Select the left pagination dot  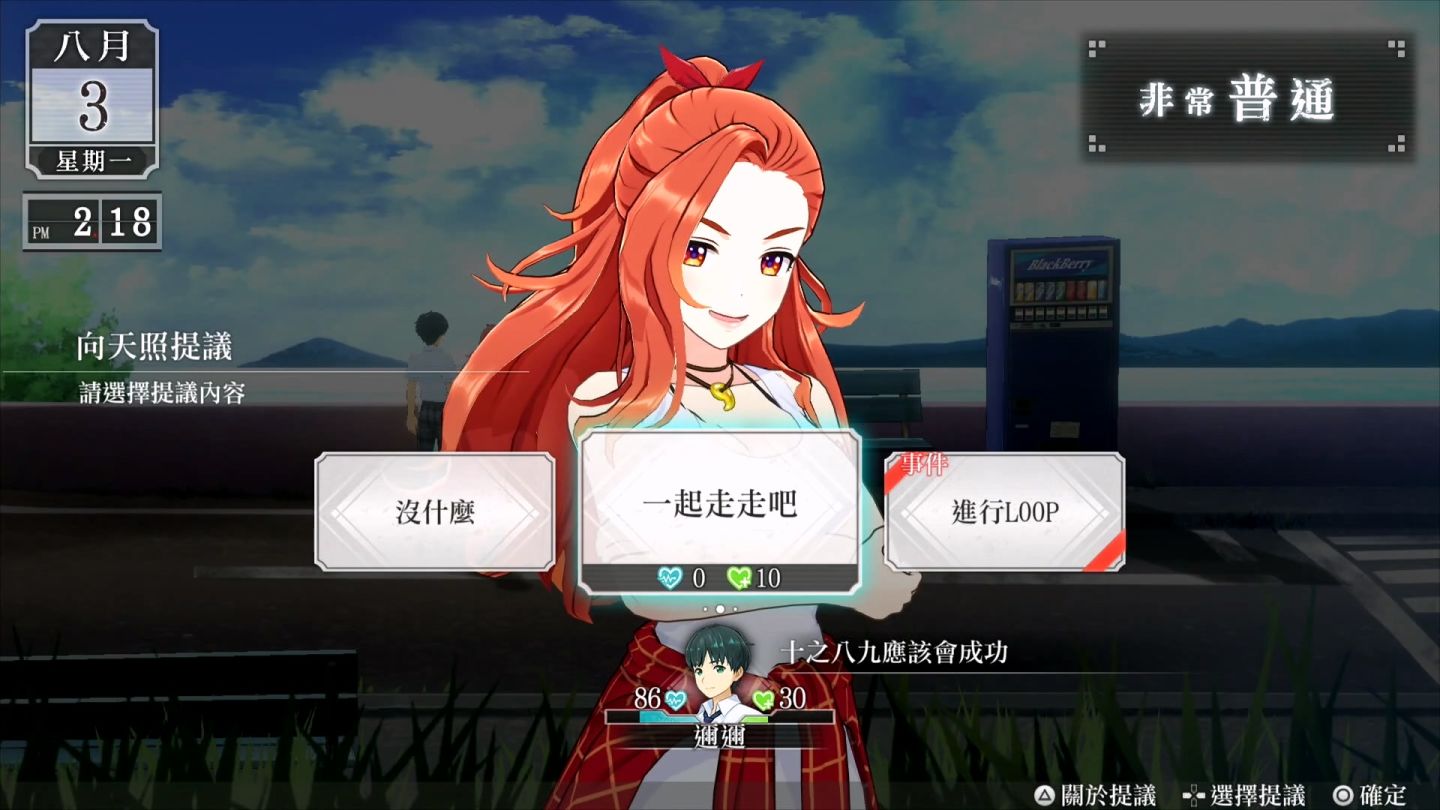[x=705, y=608]
